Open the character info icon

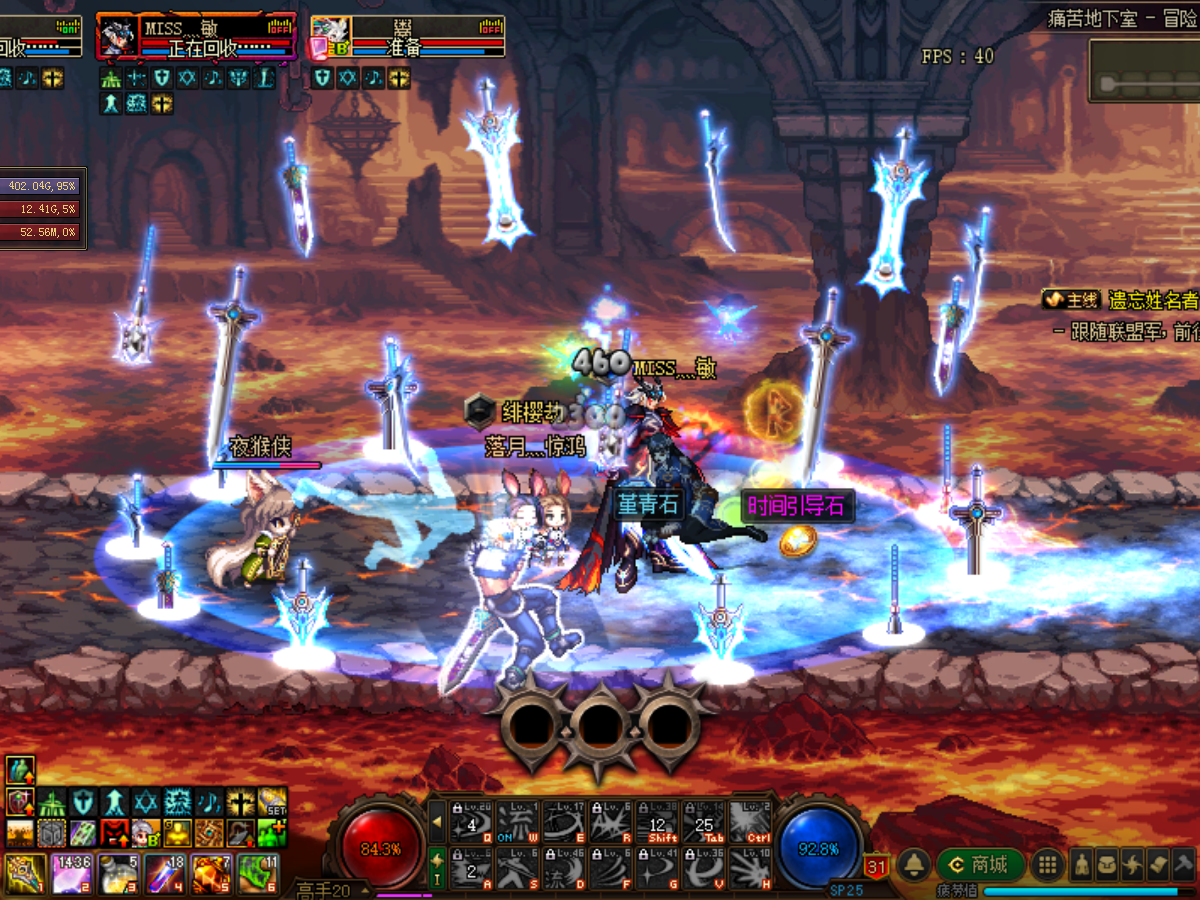(x=1081, y=866)
